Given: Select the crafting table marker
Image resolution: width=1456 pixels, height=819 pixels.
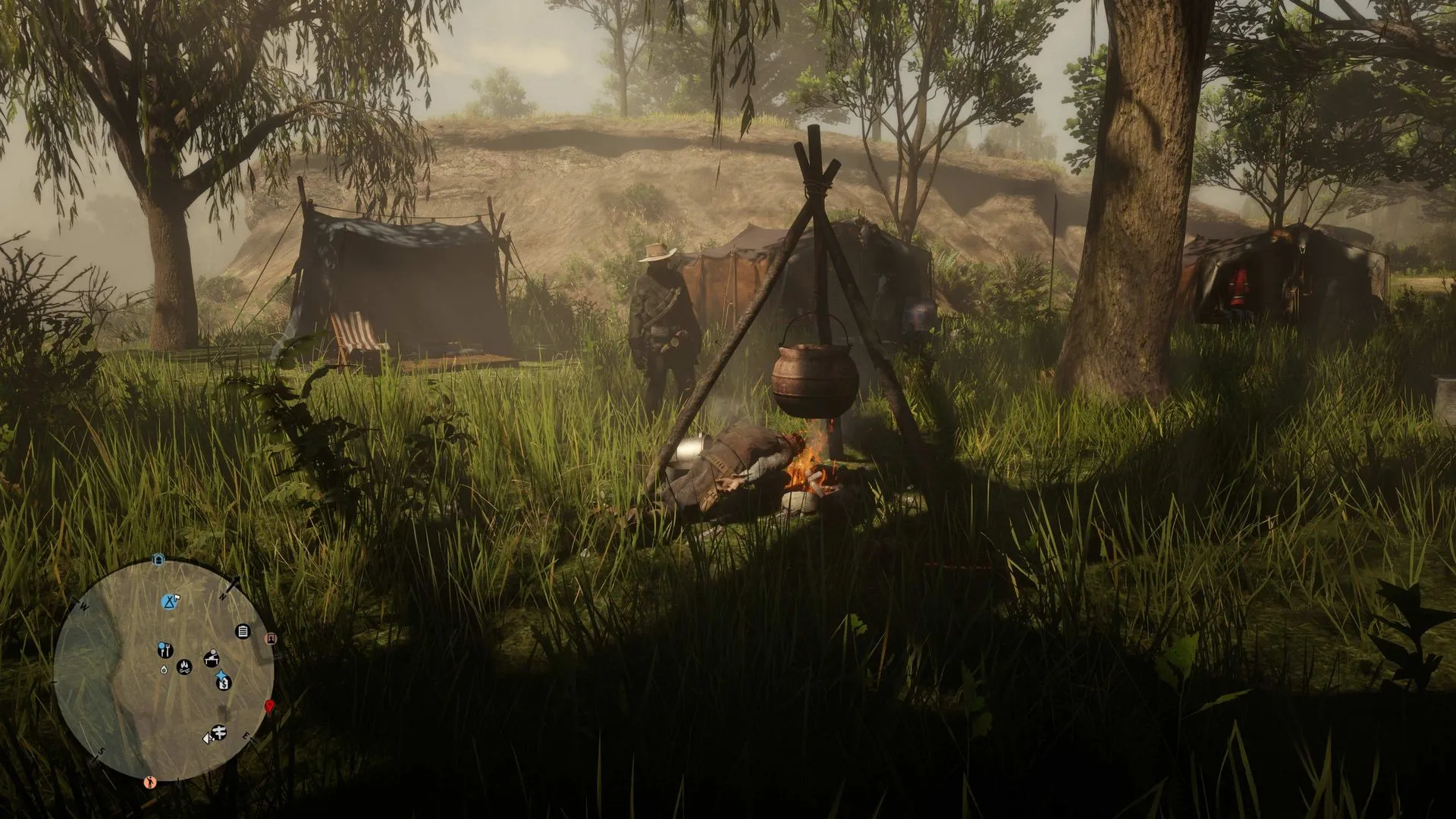Looking at the screenshot, I should coord(211,657).
